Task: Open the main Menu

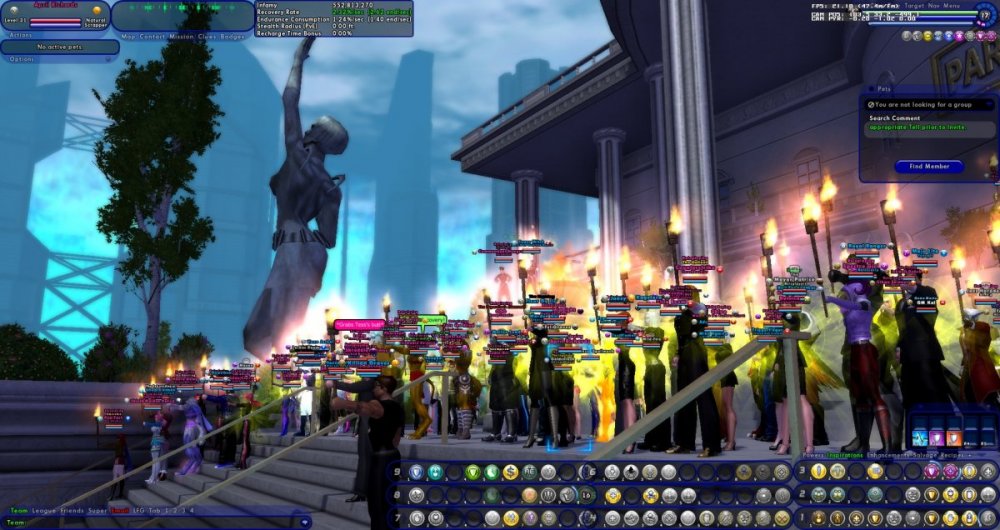Action: [951, 5]
